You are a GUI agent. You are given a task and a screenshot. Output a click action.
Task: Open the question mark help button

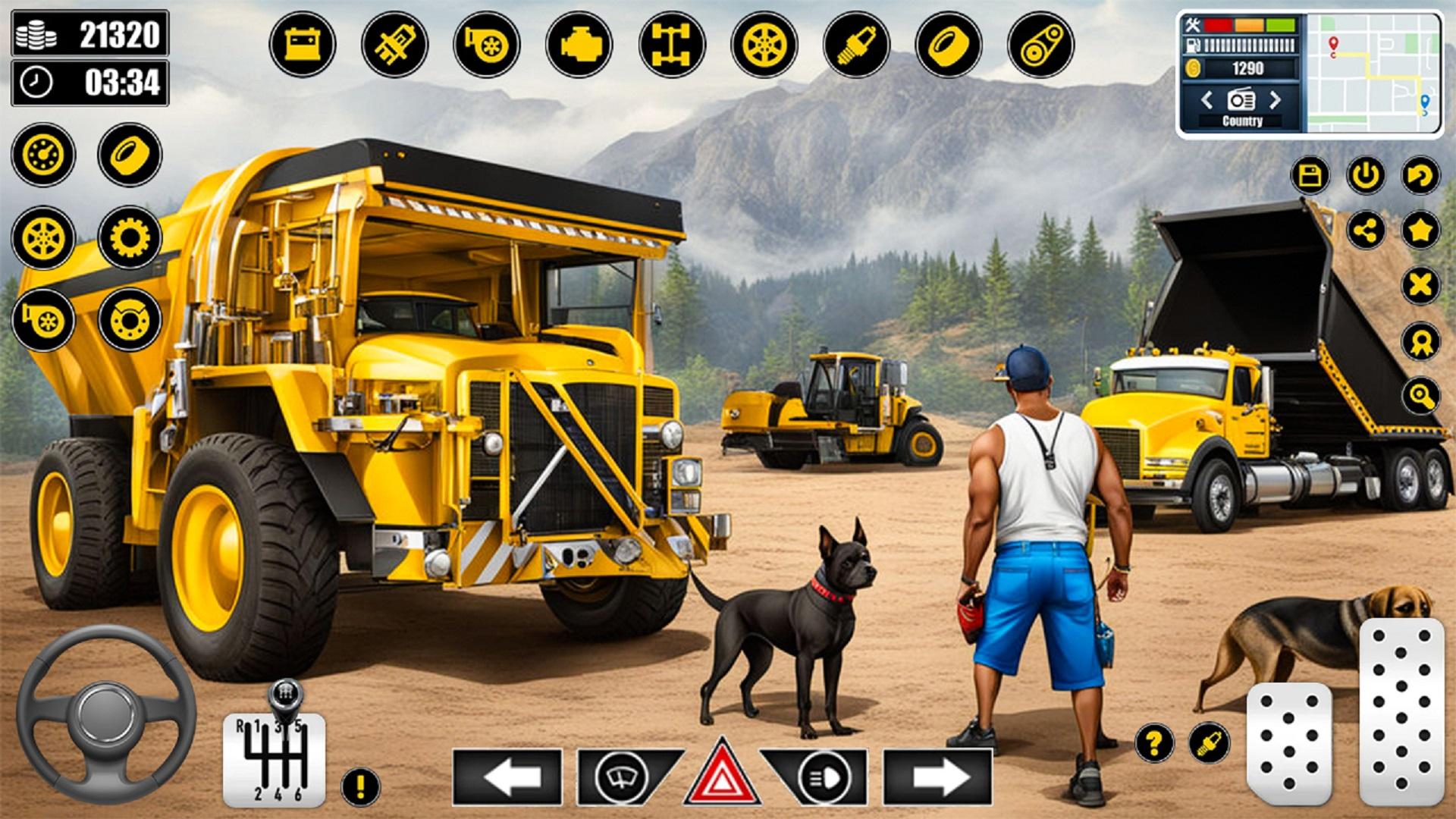(x=1154, y=742)
